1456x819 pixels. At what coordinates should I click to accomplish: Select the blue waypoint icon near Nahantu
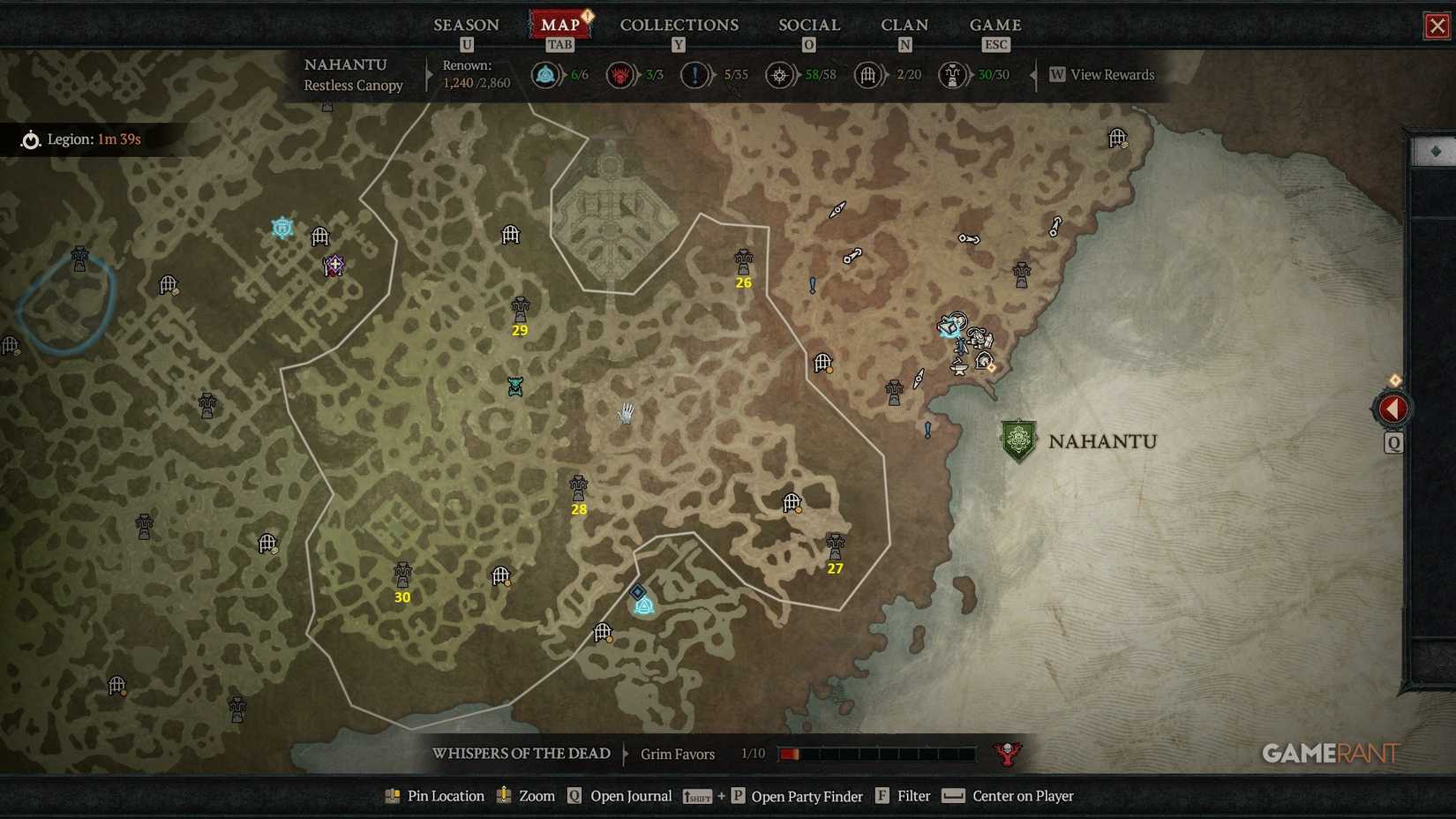(951, 325)
